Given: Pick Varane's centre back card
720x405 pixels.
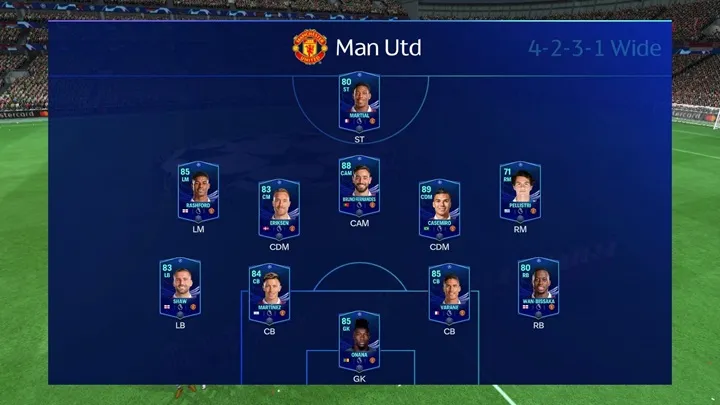Looking at the screenshot, I should click(449, 293).
